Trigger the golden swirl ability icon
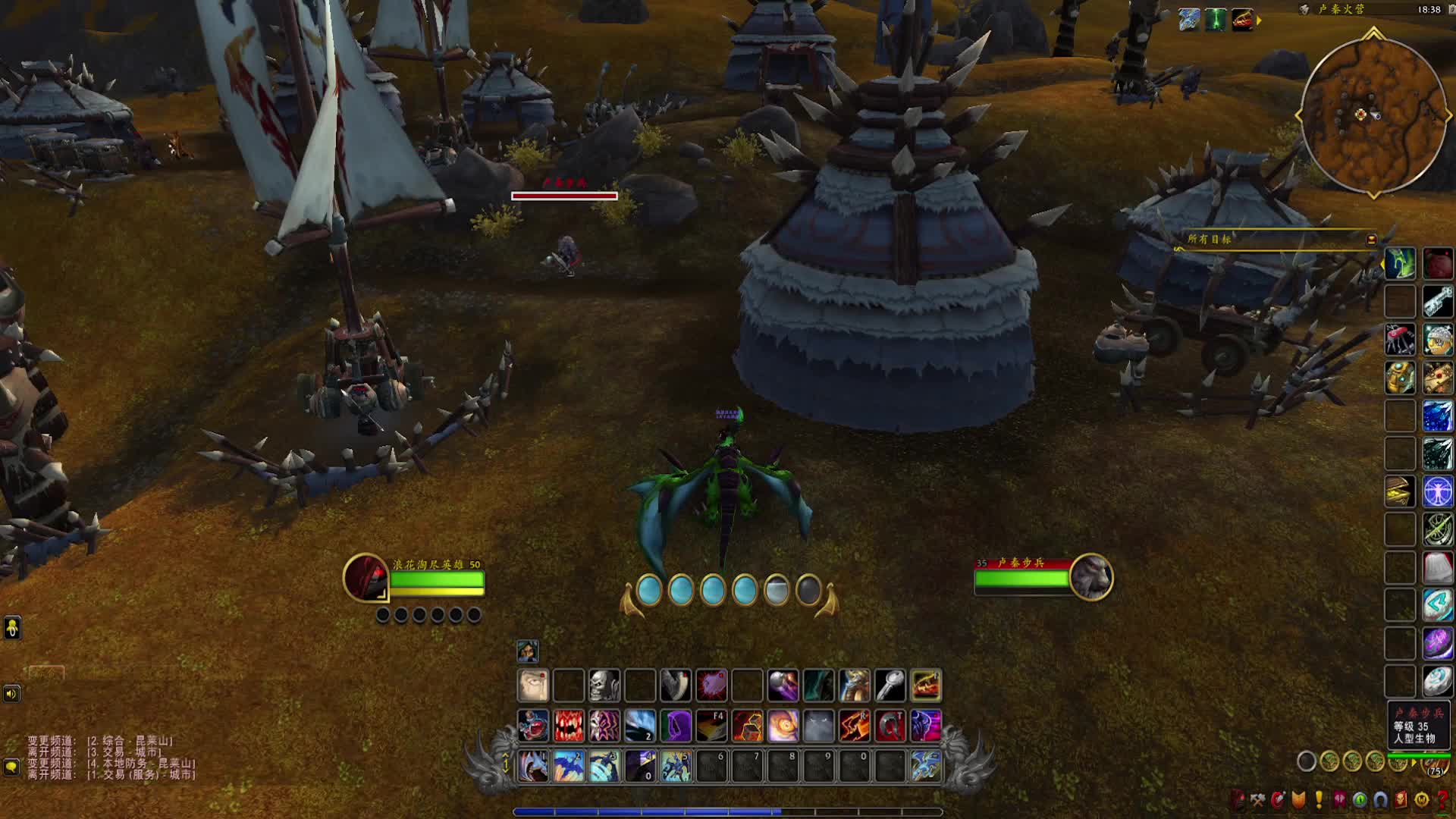Image resolution: width=1456 pixels, height=819 pixels. (783, 726)
